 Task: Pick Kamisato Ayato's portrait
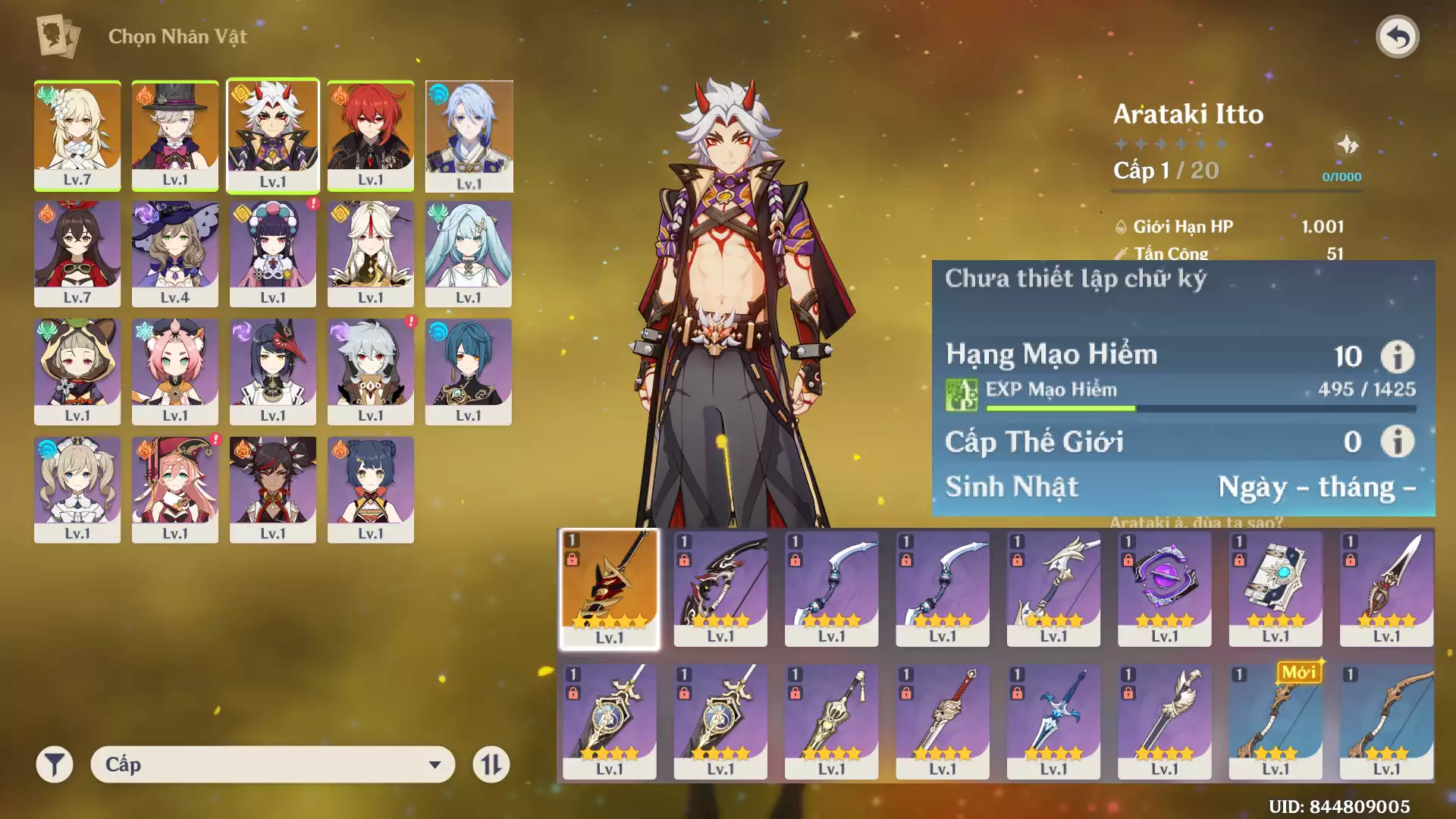(469, 135)
